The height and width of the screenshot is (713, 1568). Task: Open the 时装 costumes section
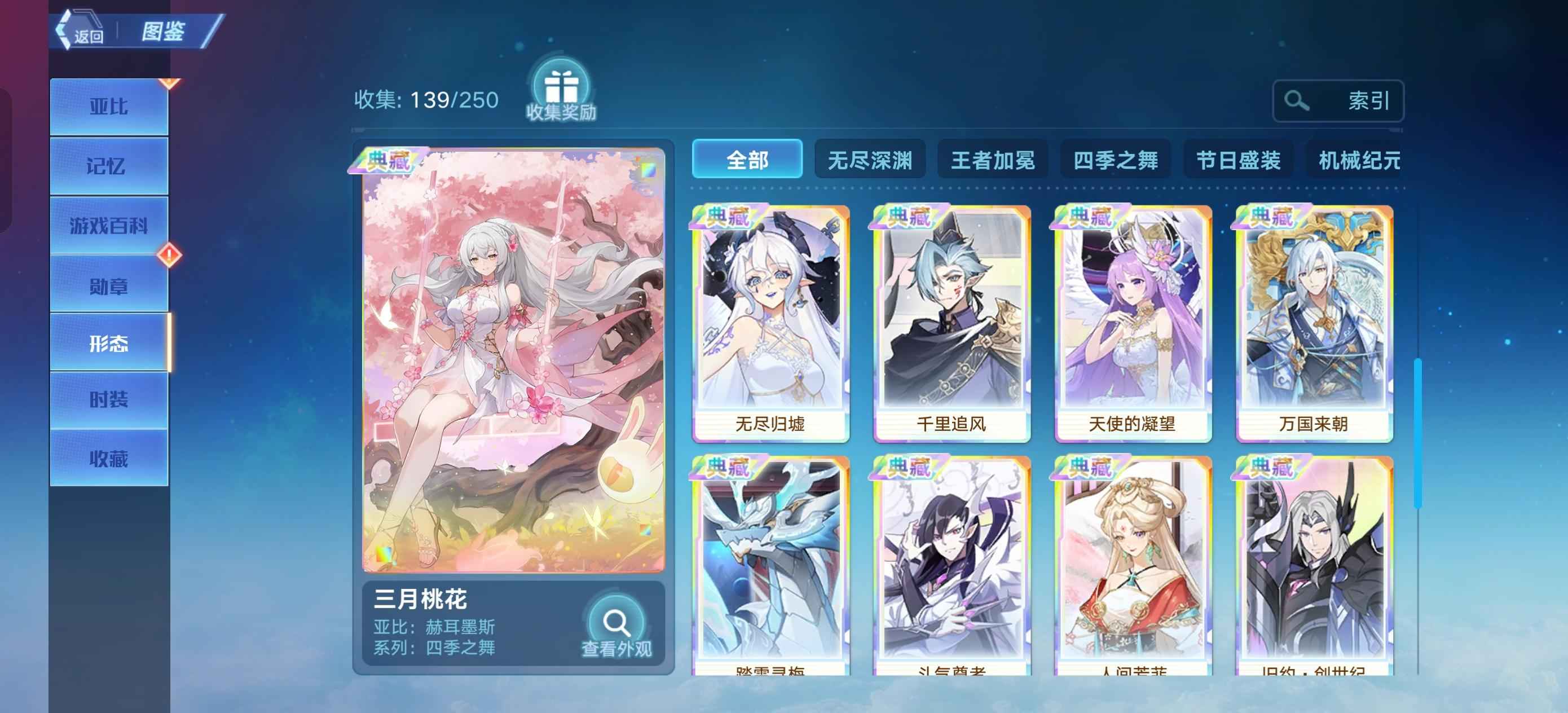109,399
